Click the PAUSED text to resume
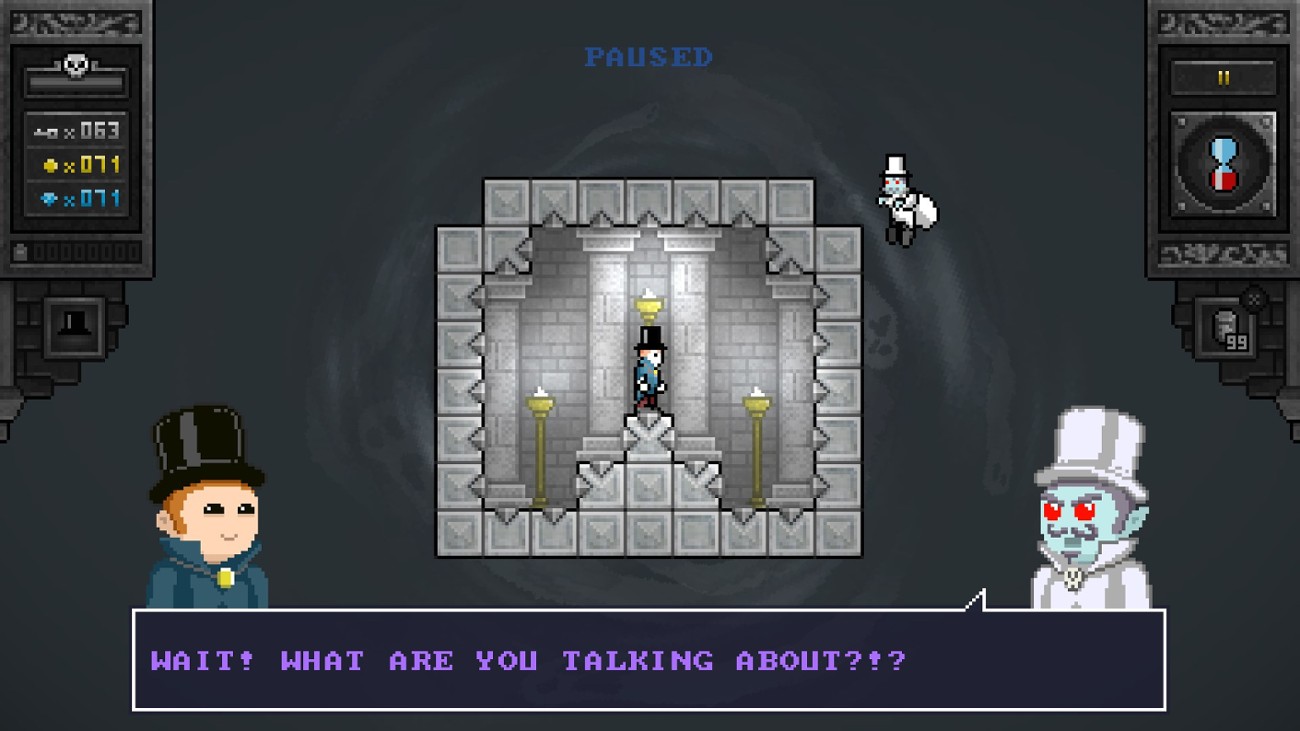This screenshot has width=1300, height=731. click(648, 57)
